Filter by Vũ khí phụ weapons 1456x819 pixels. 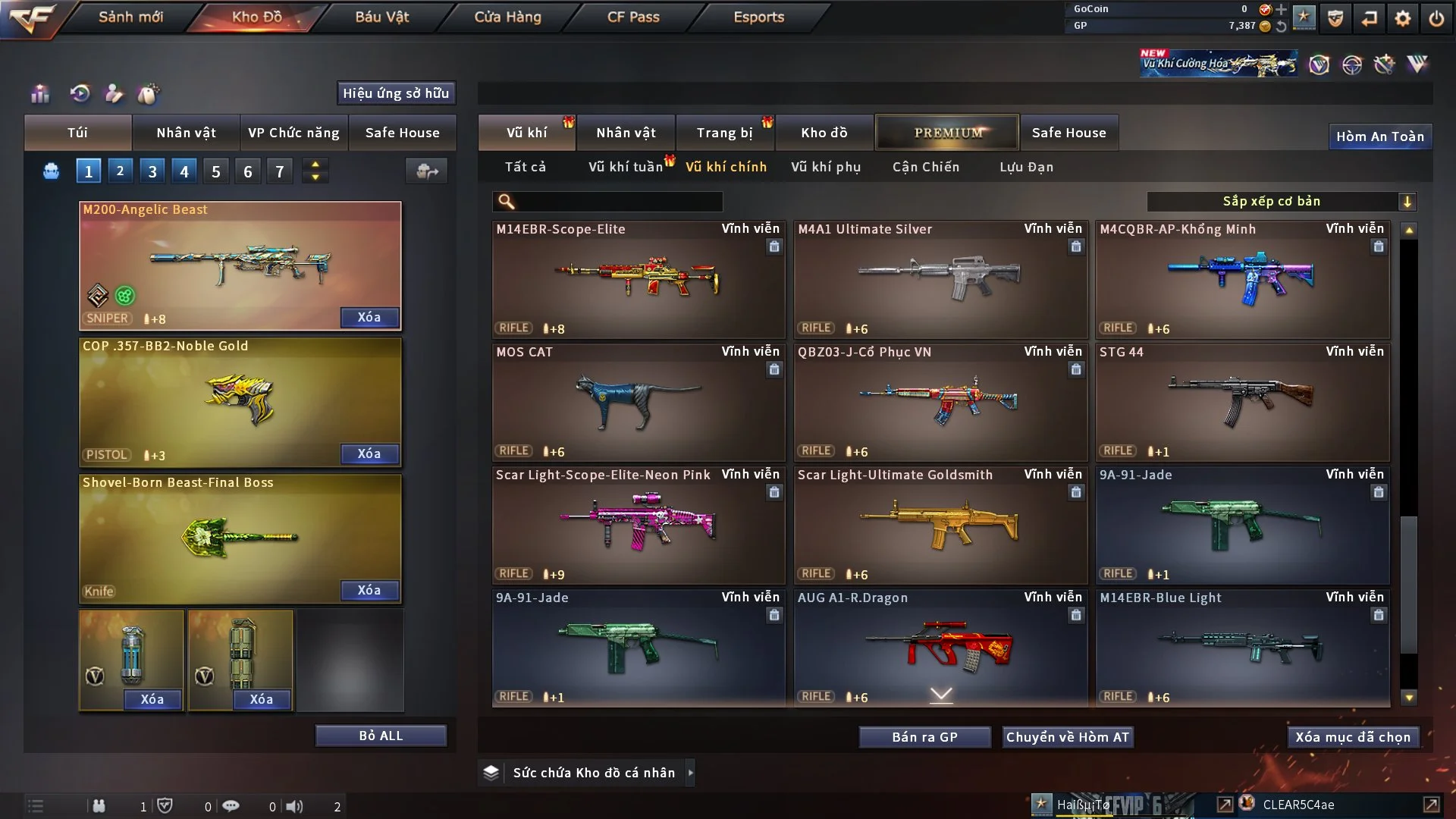826,167
